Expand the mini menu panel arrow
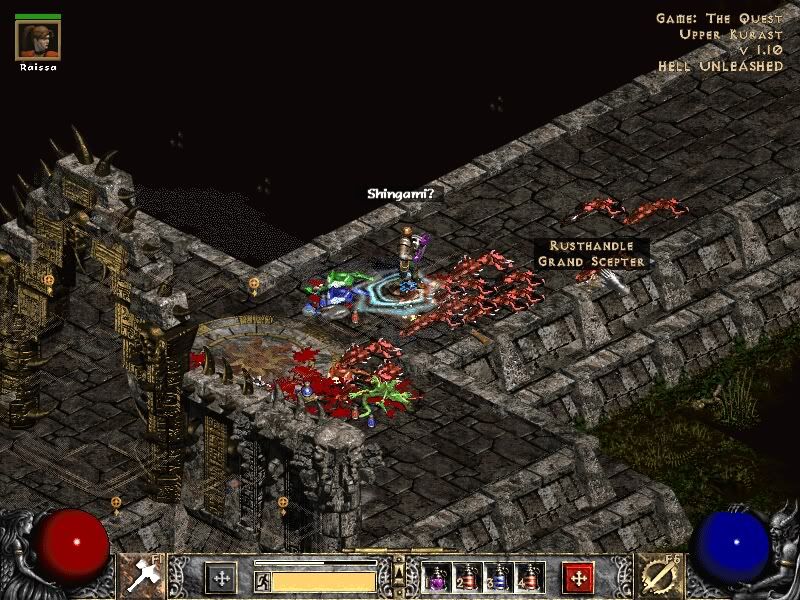800x600 pixels. click(399, 572)
